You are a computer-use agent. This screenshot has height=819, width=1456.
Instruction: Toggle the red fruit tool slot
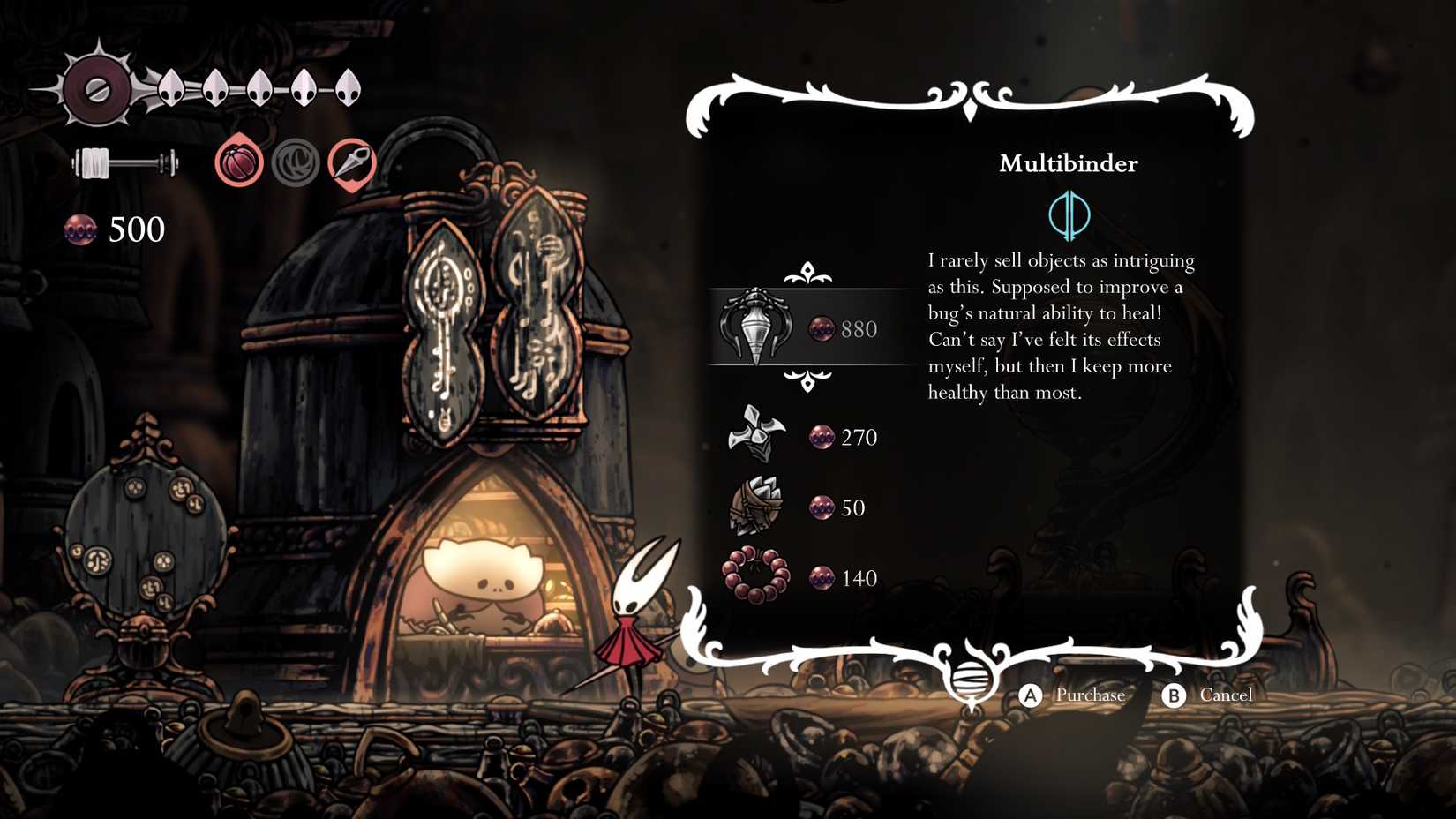point(238,162)
